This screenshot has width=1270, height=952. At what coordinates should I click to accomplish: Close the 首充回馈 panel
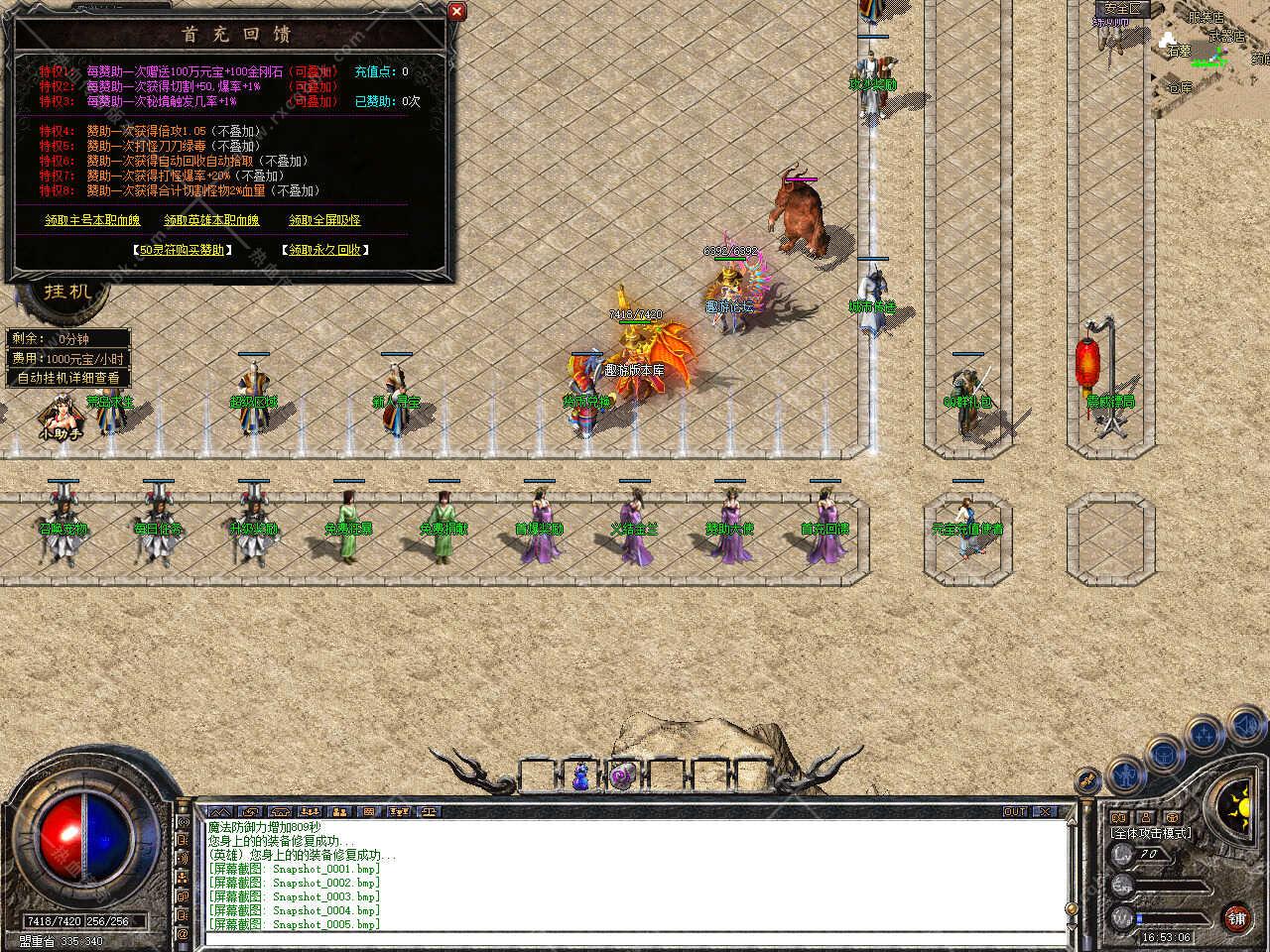[456, 12]
